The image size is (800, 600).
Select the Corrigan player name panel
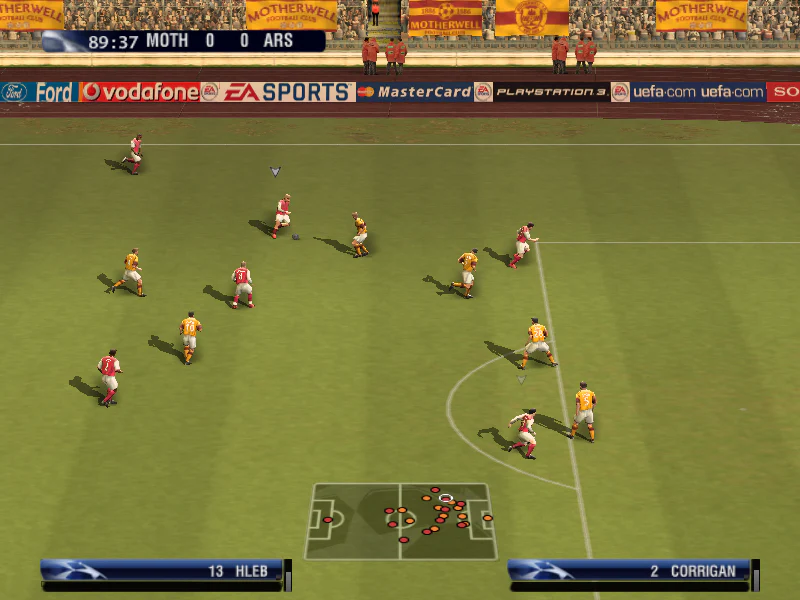point(630,571)
